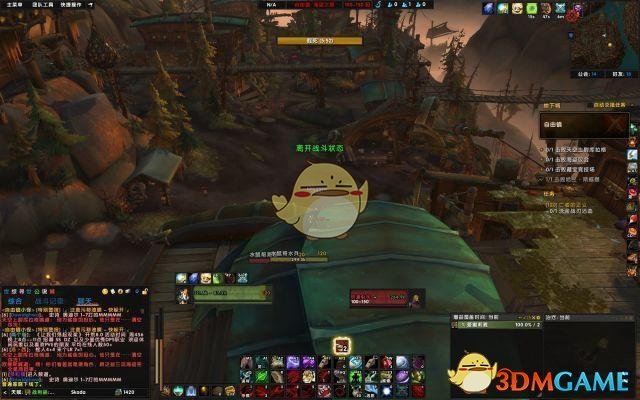Open the 主菜单 main menu
640x400 pixels.
pyautogui.click(x=13, y=5)
